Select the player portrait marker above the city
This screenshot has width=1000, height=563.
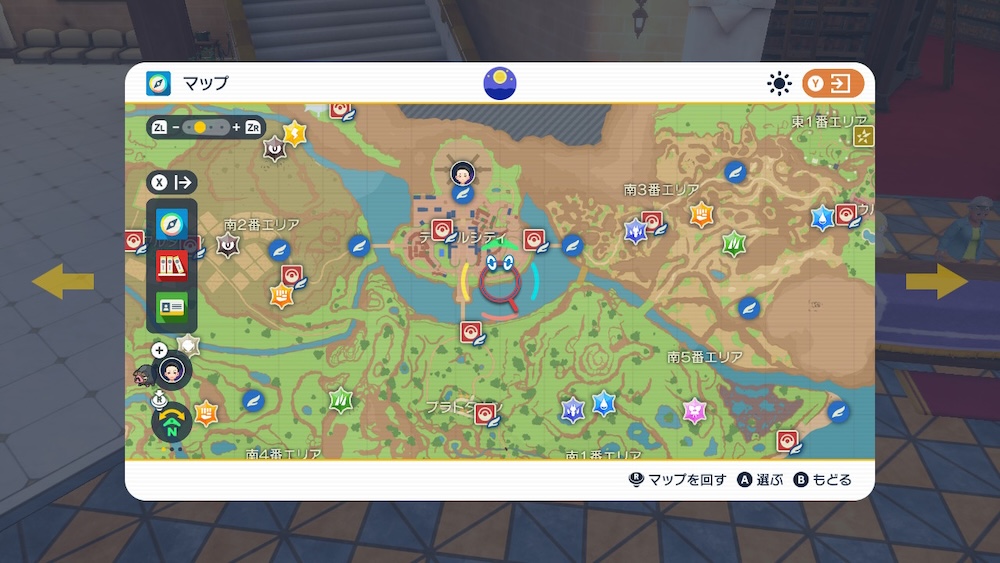(462, 172)
